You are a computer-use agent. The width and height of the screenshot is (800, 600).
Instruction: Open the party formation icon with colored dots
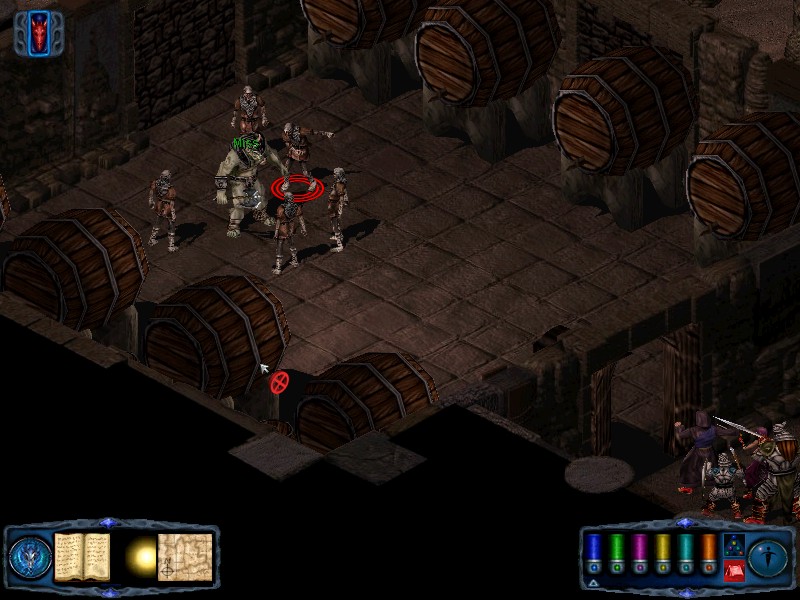coord(732,545)
